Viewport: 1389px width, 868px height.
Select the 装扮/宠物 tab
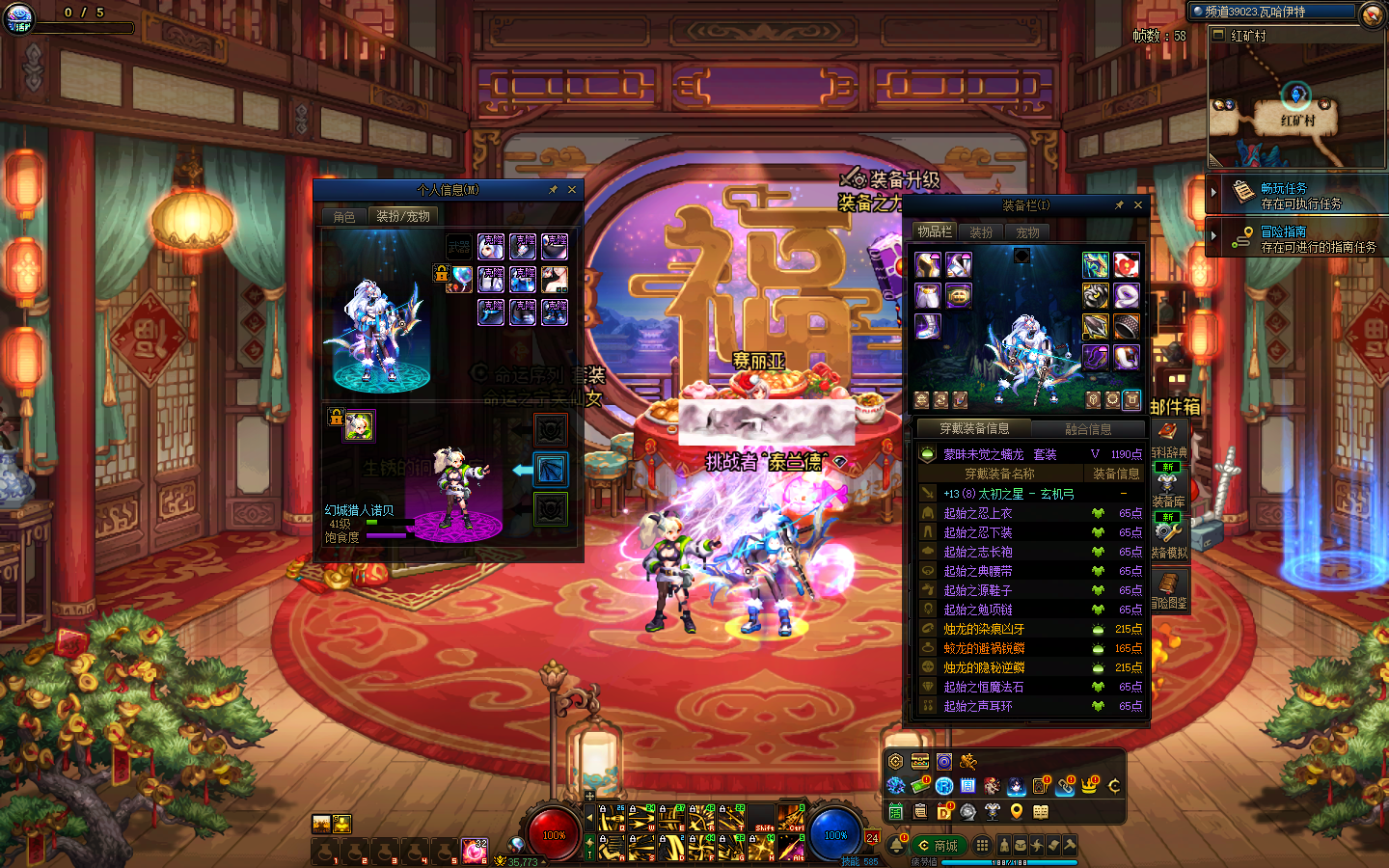tap(403, 217)
